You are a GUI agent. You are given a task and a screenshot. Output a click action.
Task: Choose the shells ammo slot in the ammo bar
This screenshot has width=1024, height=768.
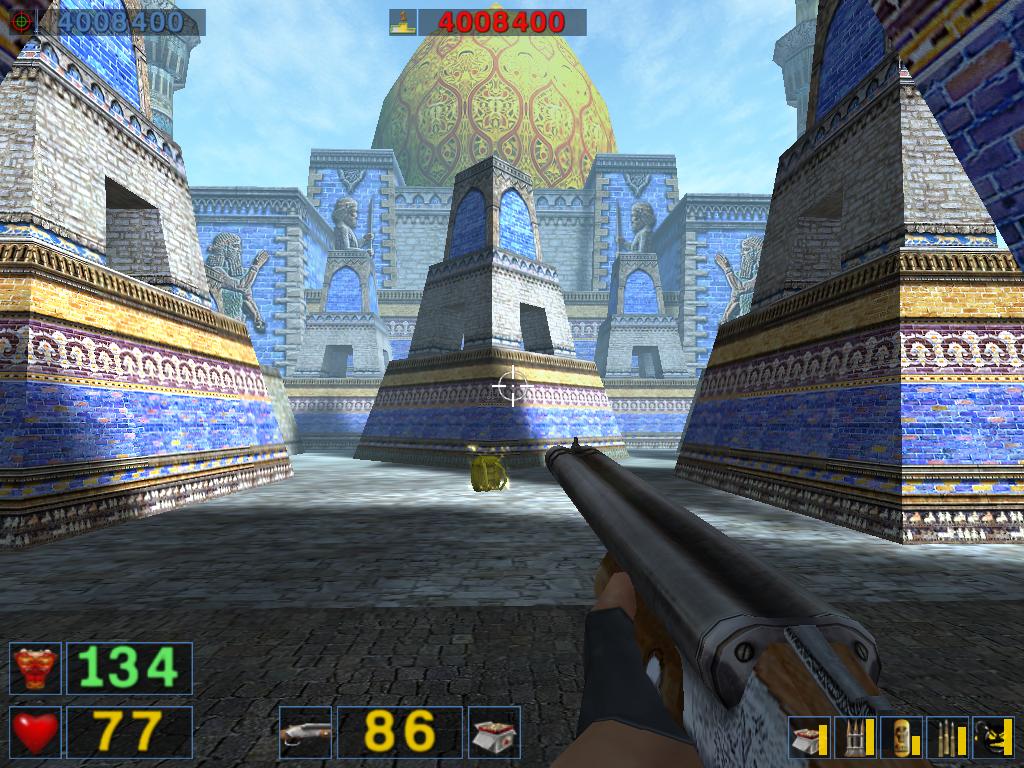click(809, 737)
